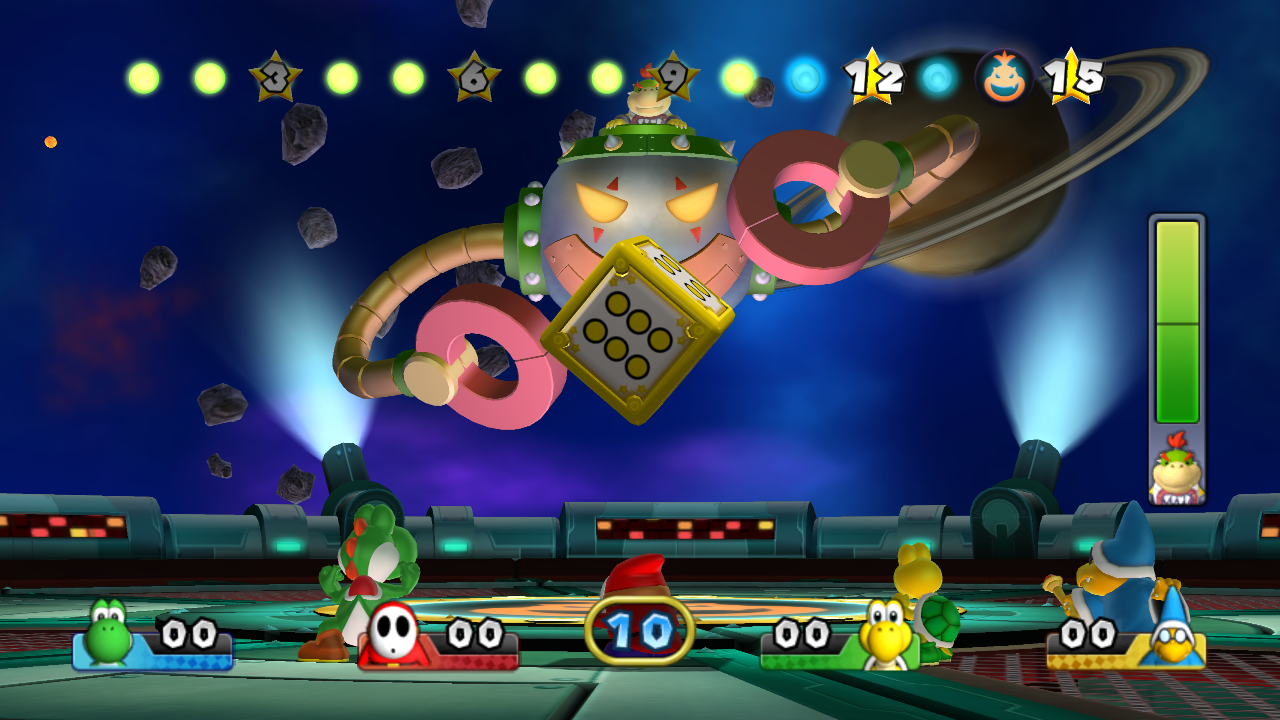The image size is (1280, 720).
Task: Select the star marker numbered 6
Action: (473, 77)
